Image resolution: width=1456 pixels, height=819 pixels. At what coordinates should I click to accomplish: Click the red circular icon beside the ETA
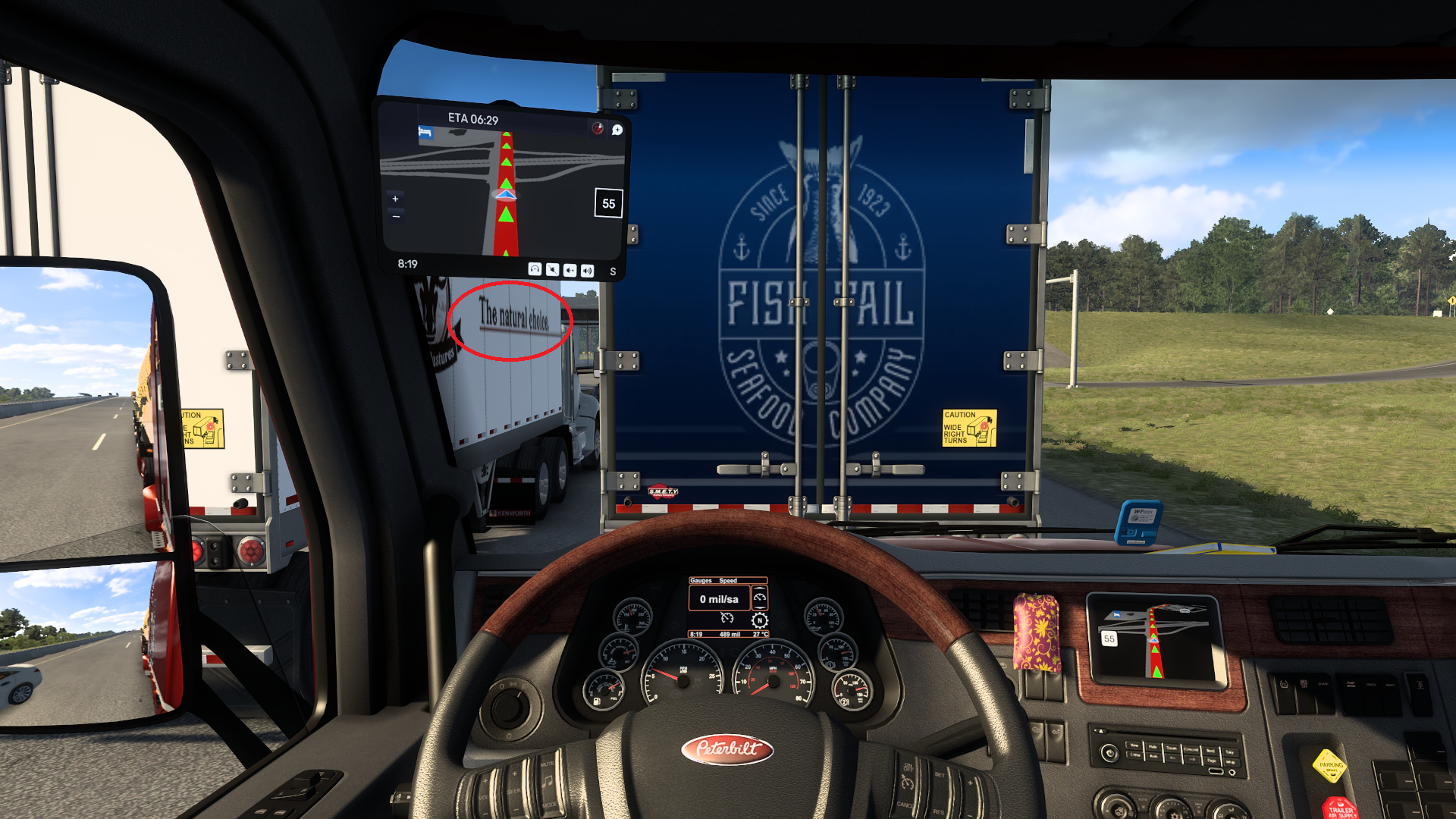pos(597,128)
